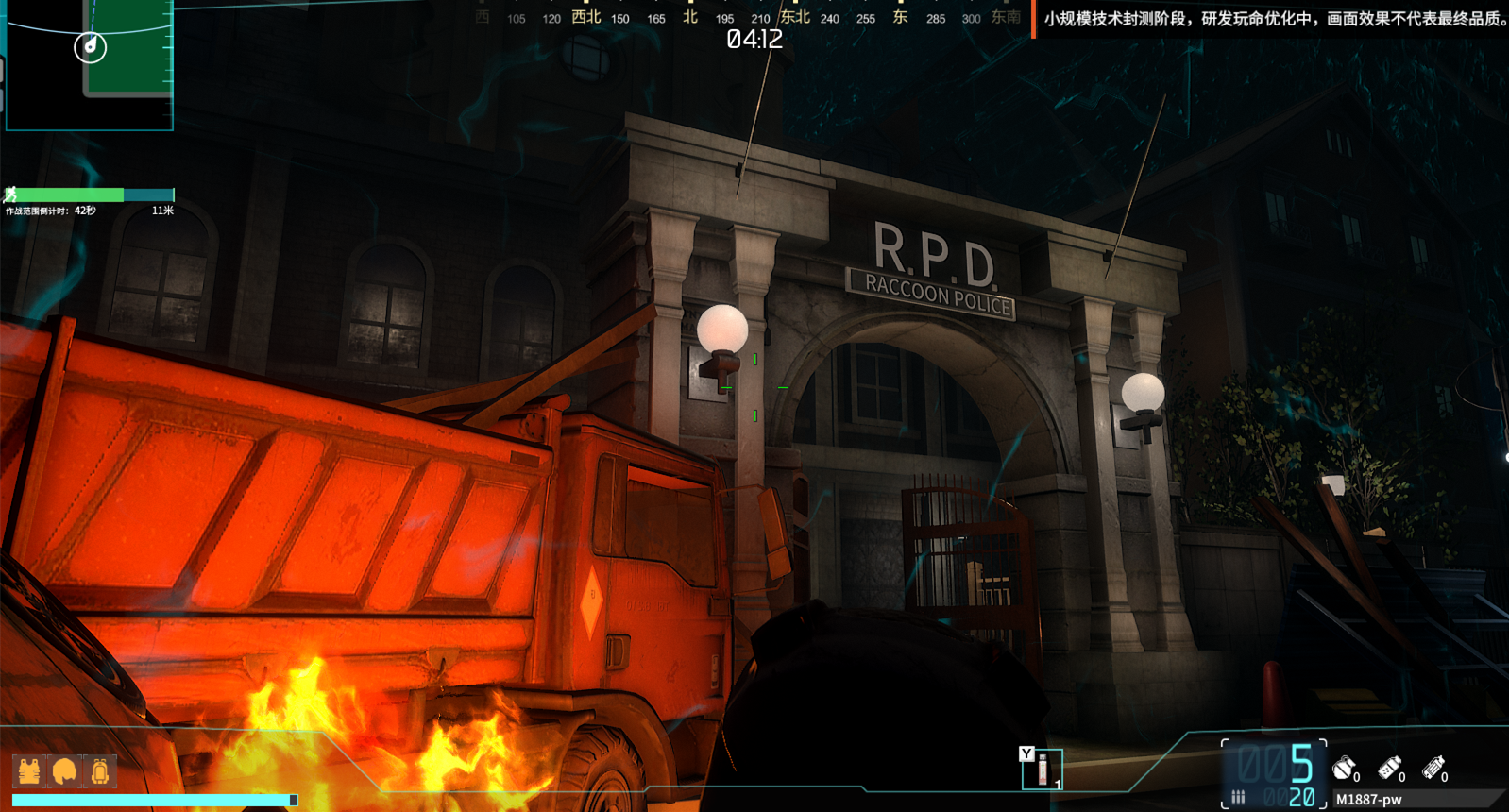The height and width of the screenshot is (812, 1509).
Task: Choose the canister grenade with dots
Action: click(x=1389, y=769)
